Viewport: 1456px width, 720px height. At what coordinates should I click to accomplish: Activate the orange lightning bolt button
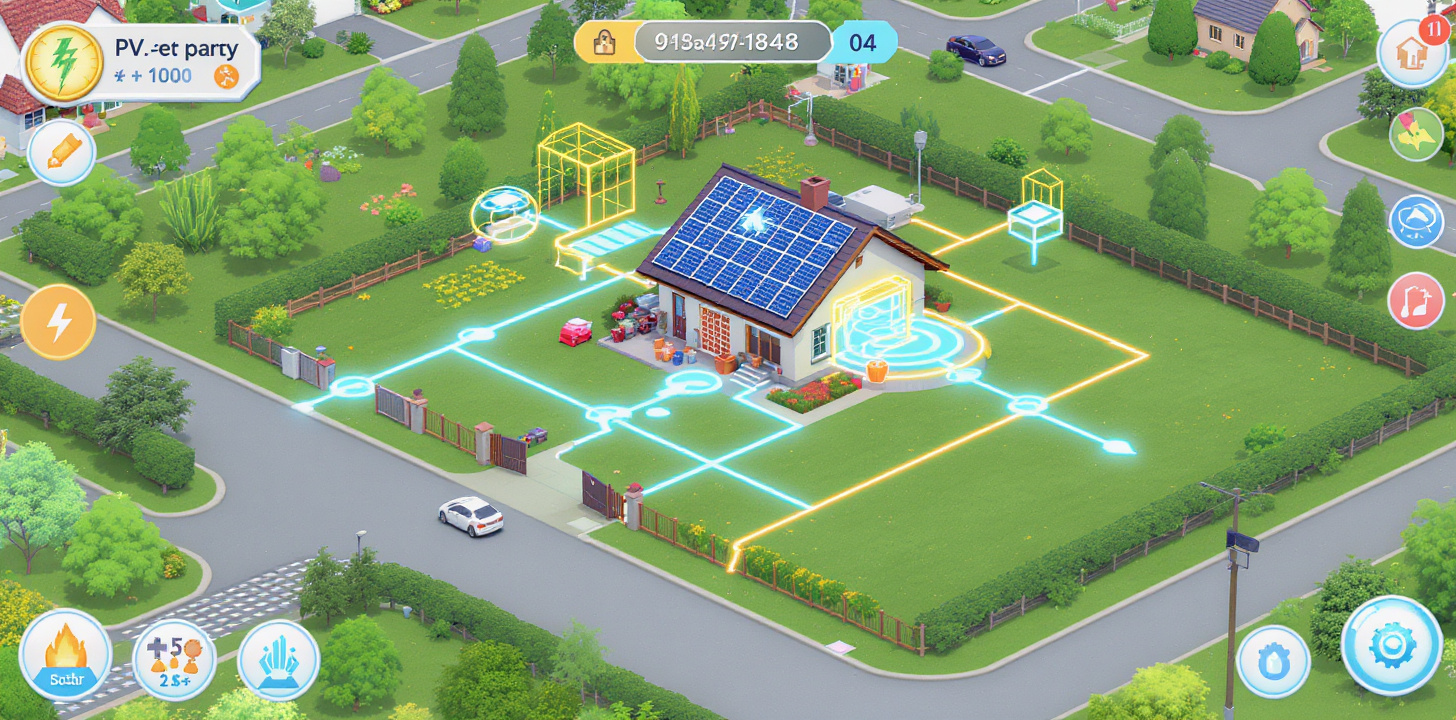(58, 322)
